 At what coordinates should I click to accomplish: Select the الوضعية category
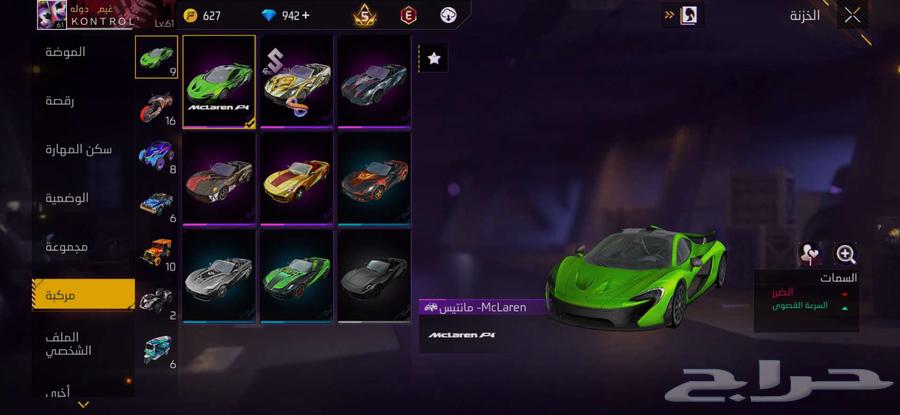pyautogui.click(x=67, y=198)
